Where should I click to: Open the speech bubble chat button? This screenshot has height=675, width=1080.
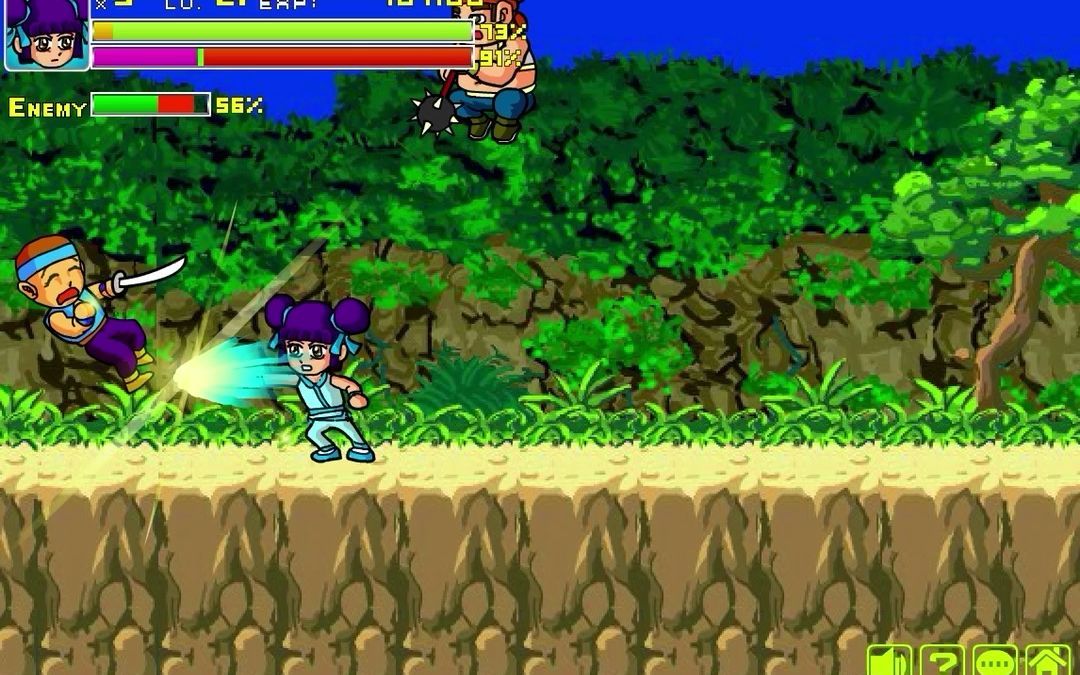click(x=995, y=661)
